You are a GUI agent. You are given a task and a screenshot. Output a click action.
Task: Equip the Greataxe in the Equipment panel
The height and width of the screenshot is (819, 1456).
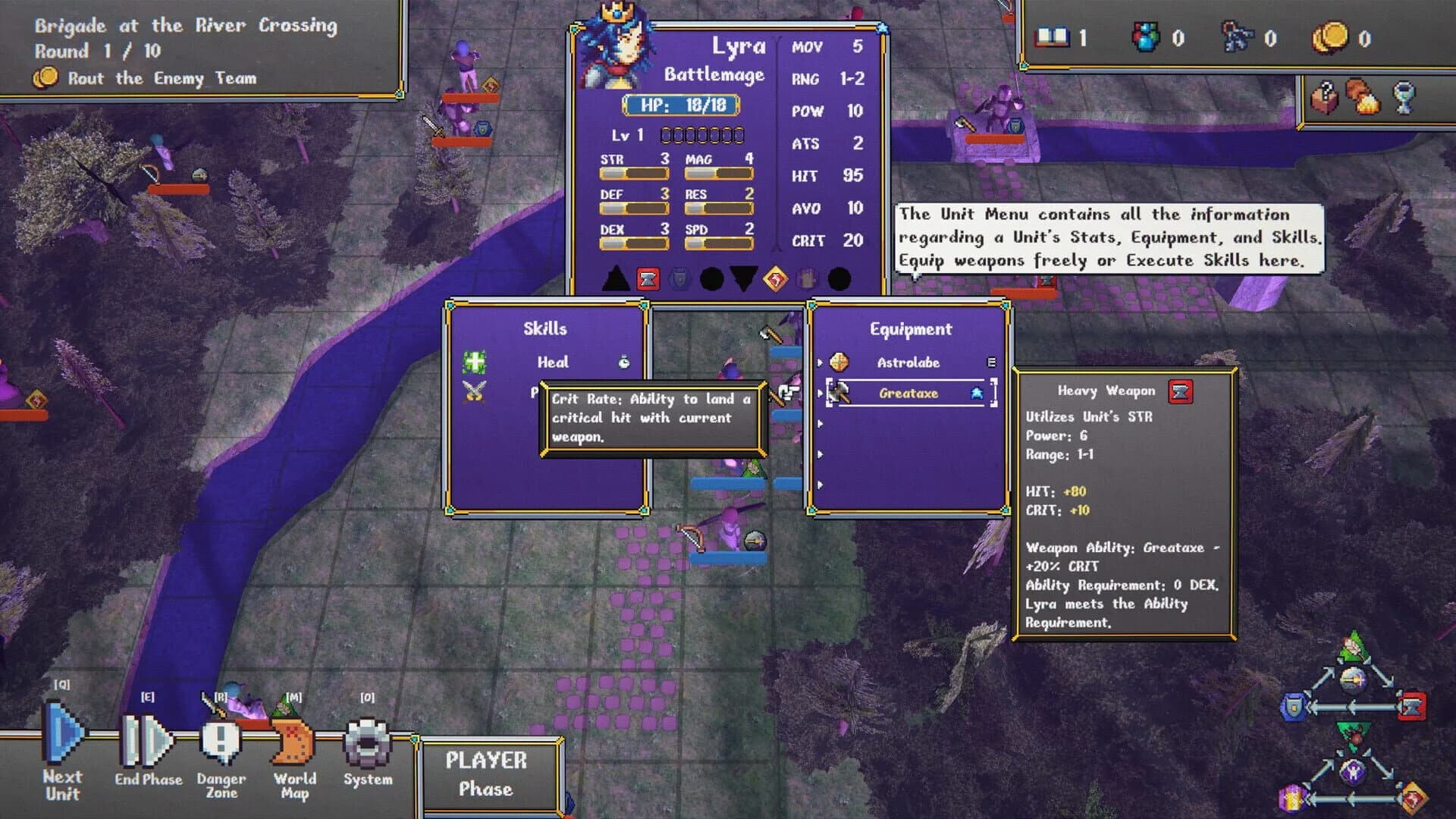909,393
